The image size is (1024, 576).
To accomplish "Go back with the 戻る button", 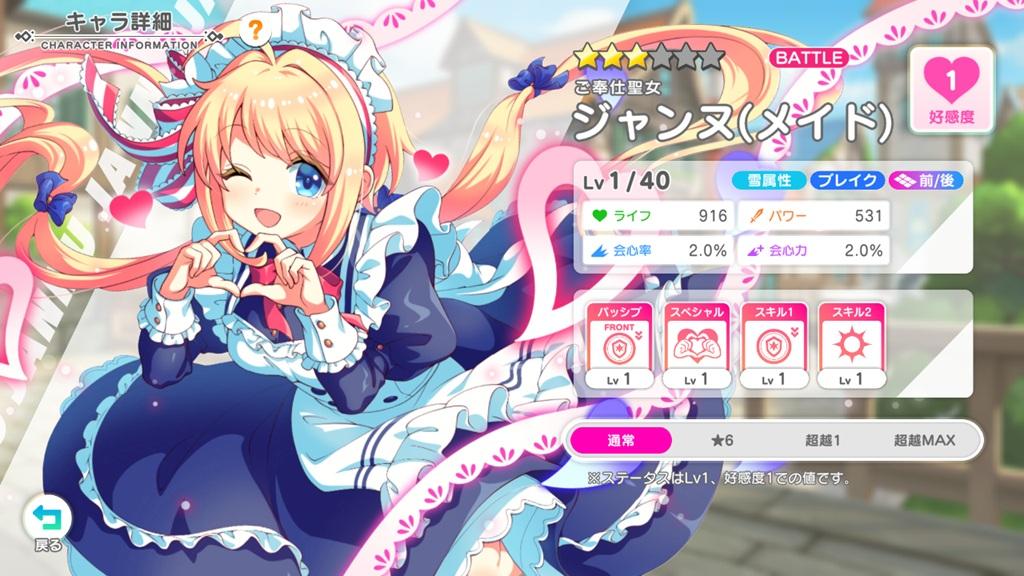I will [46, 523].
